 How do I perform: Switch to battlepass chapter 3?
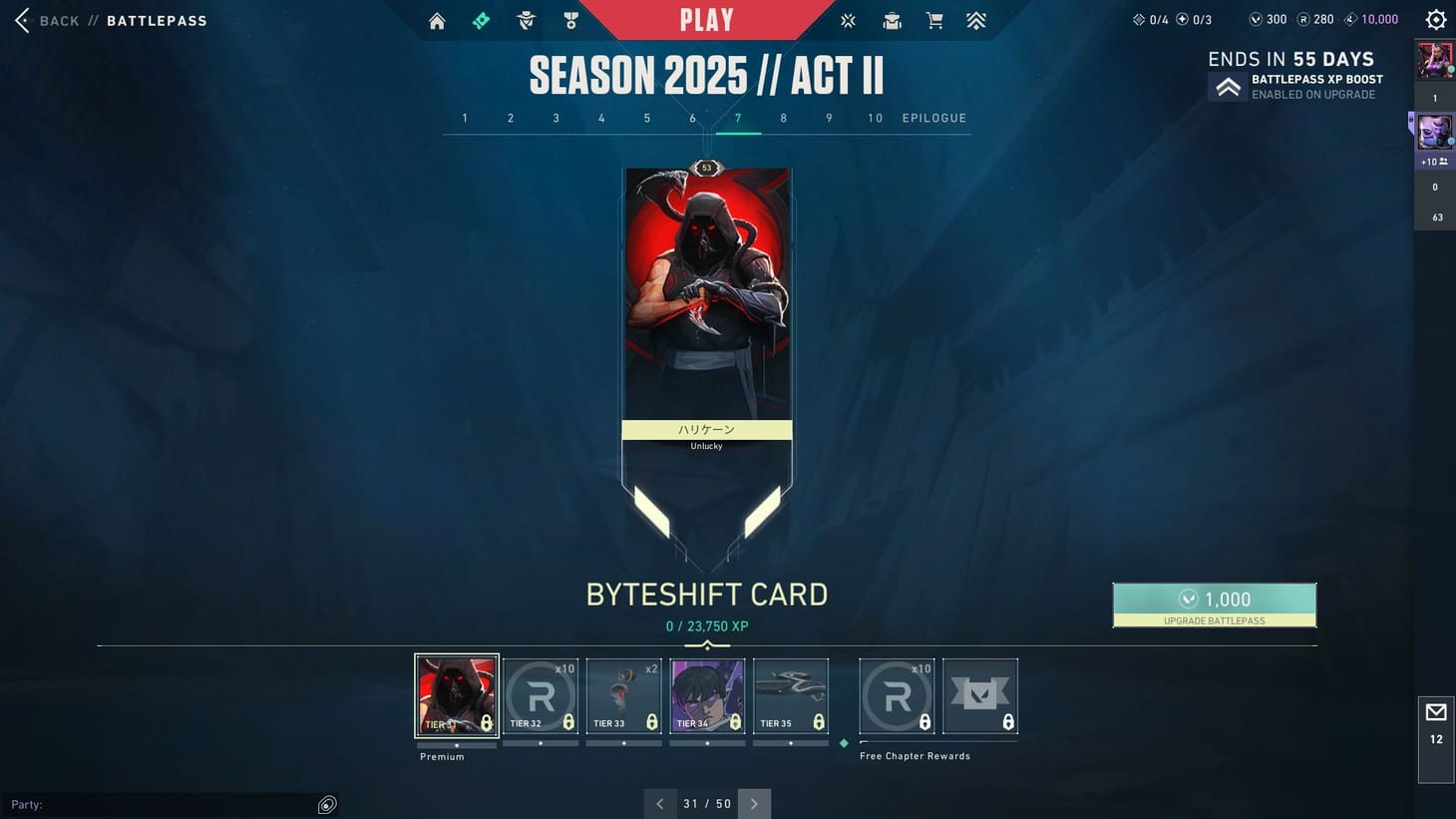[x=555, y=118]
